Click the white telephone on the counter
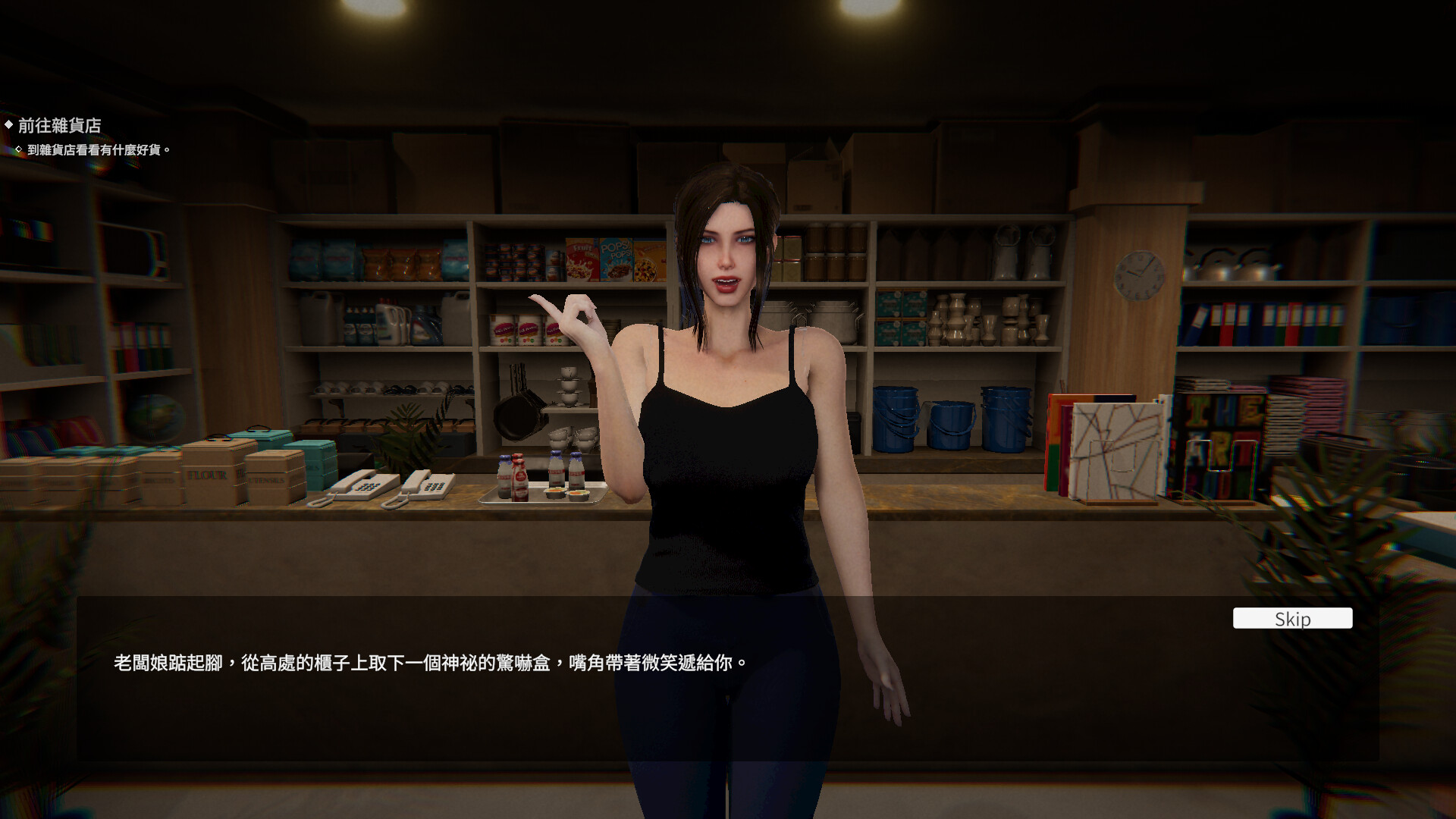 [364, 484]
